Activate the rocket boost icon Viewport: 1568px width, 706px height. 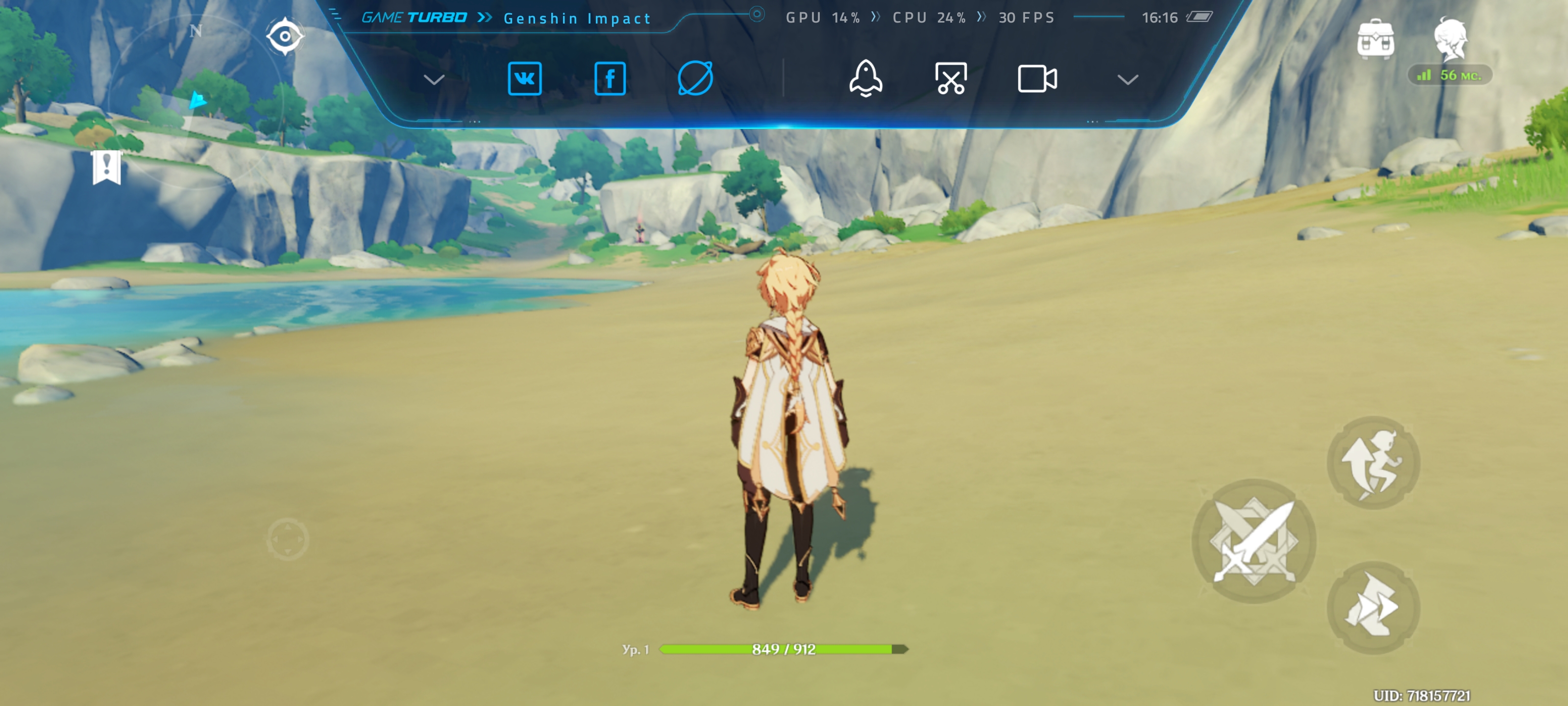865,78
